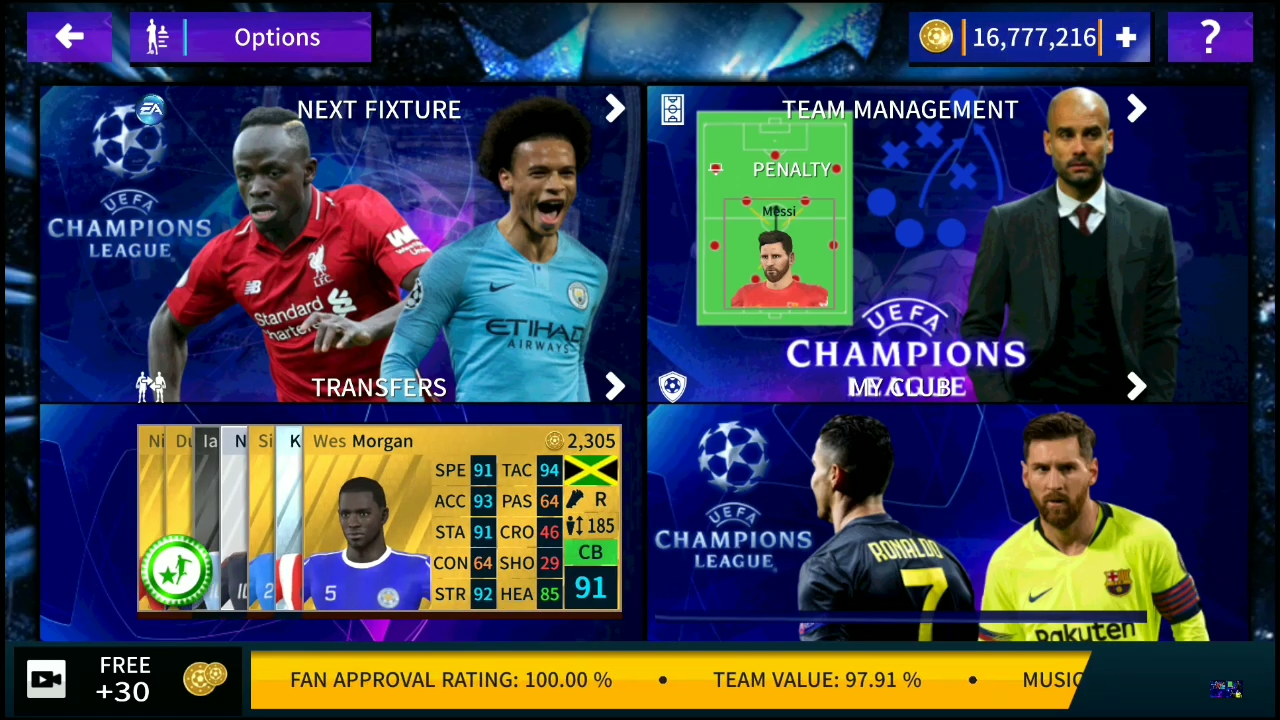The width and height of the screenshot is (1280, 720).
Task: Claim the FREE +30 coin reward
Action: coord(125,679)
